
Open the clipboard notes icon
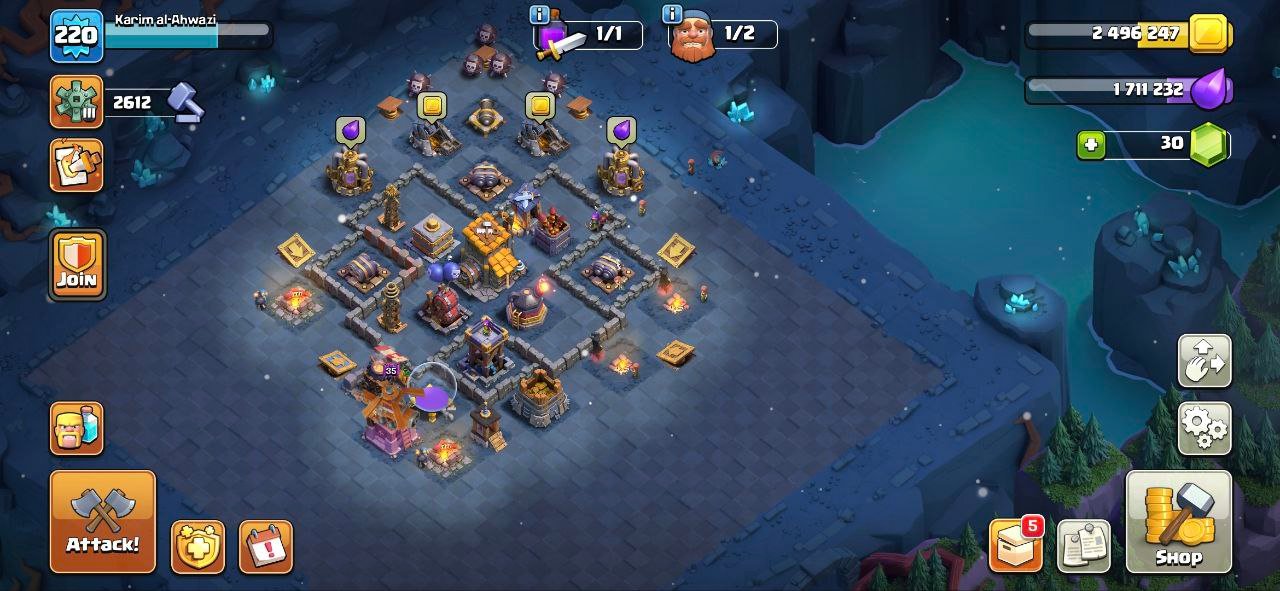1083,546
